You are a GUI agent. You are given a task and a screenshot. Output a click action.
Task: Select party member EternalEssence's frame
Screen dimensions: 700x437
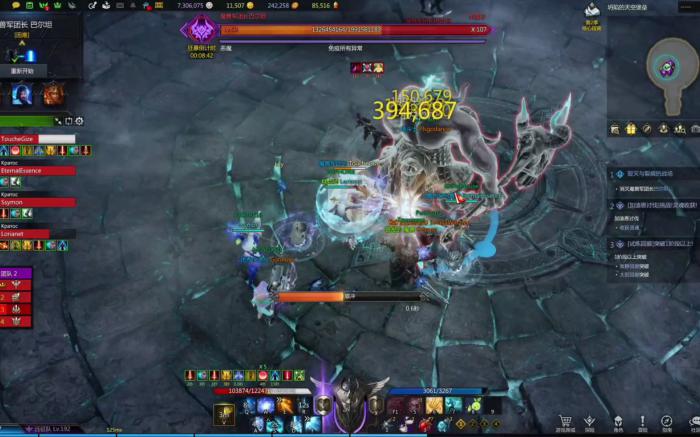click(37, 170)
